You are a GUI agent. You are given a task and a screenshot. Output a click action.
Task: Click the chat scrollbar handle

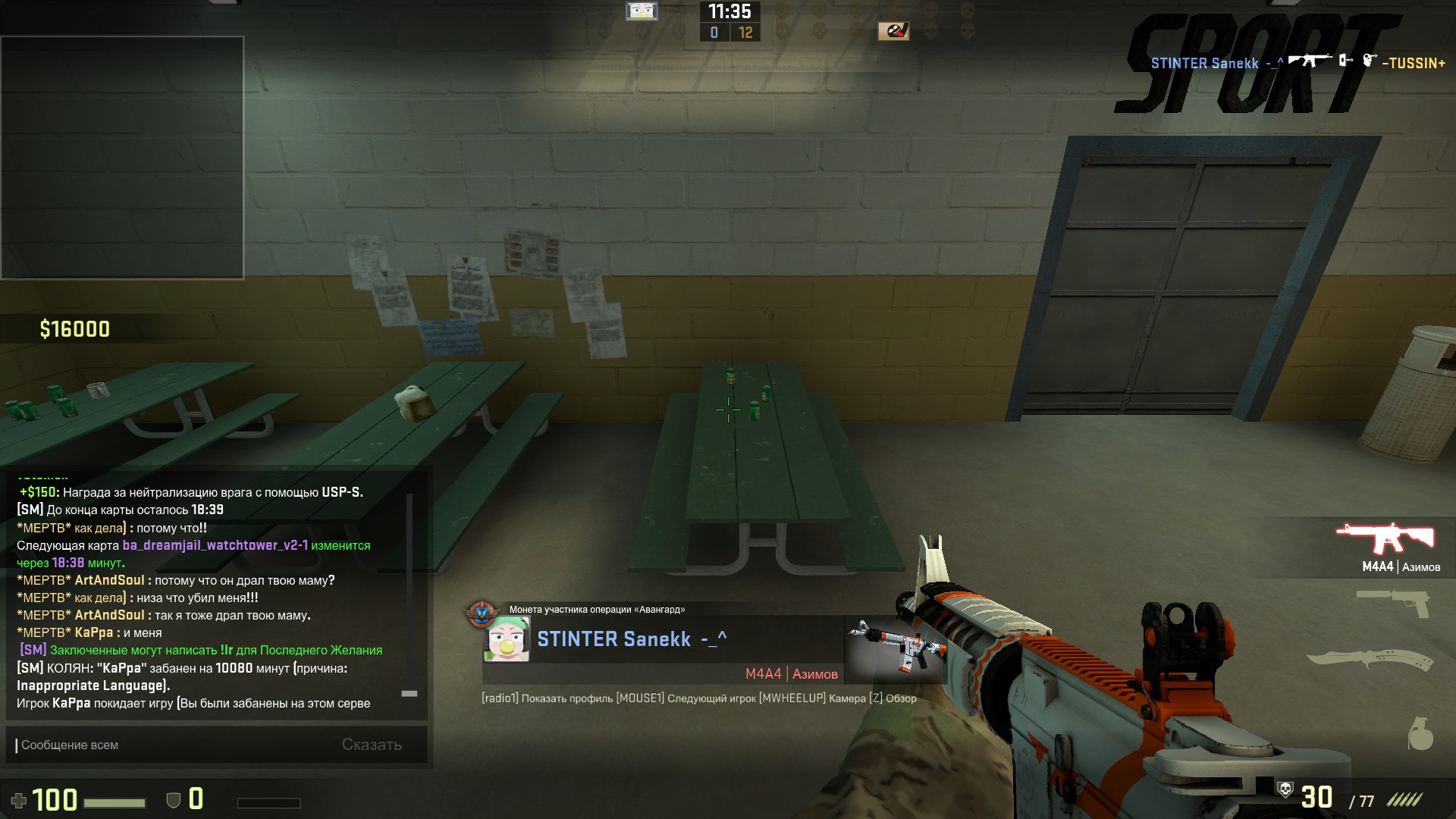pos(409,693)
